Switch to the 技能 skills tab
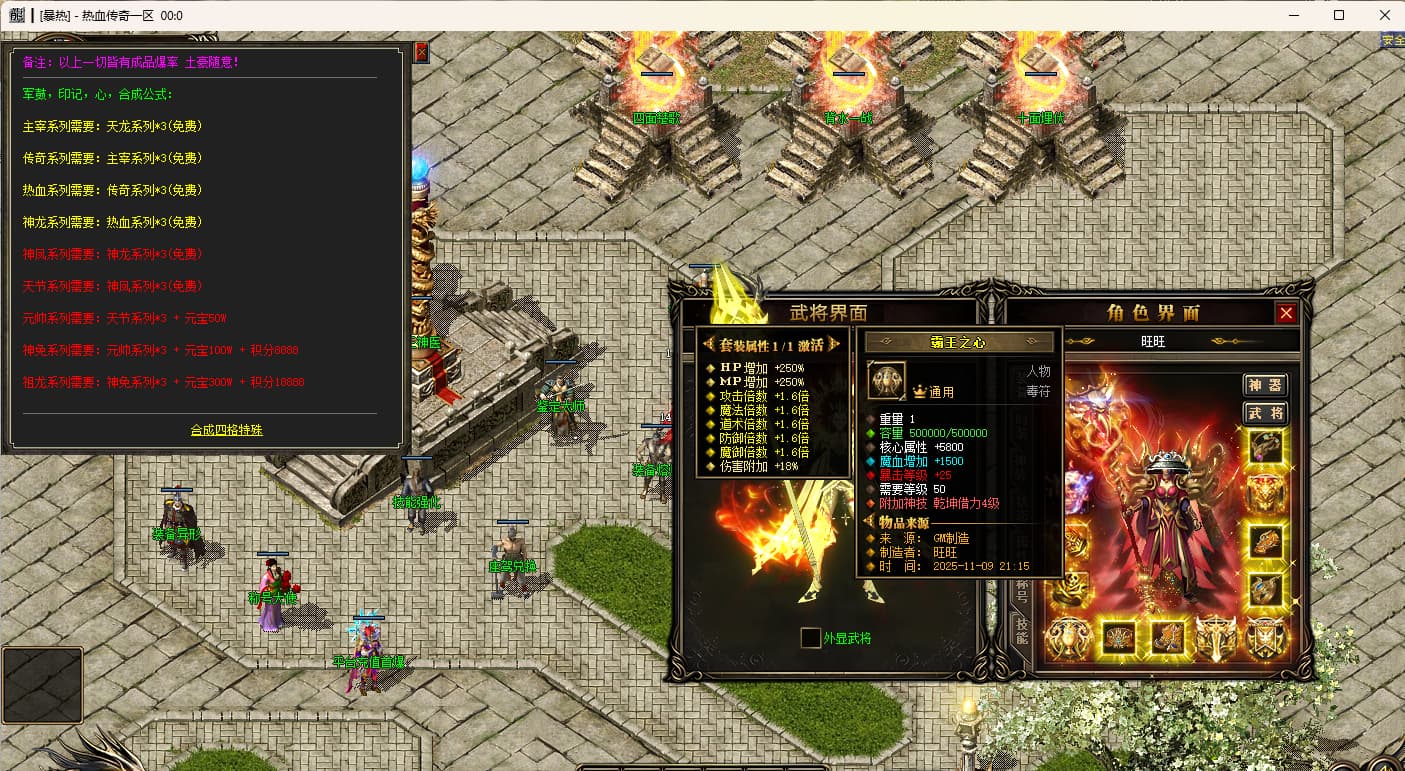The height and width of the screenshot is (771, 1405). pos(1021,632)
